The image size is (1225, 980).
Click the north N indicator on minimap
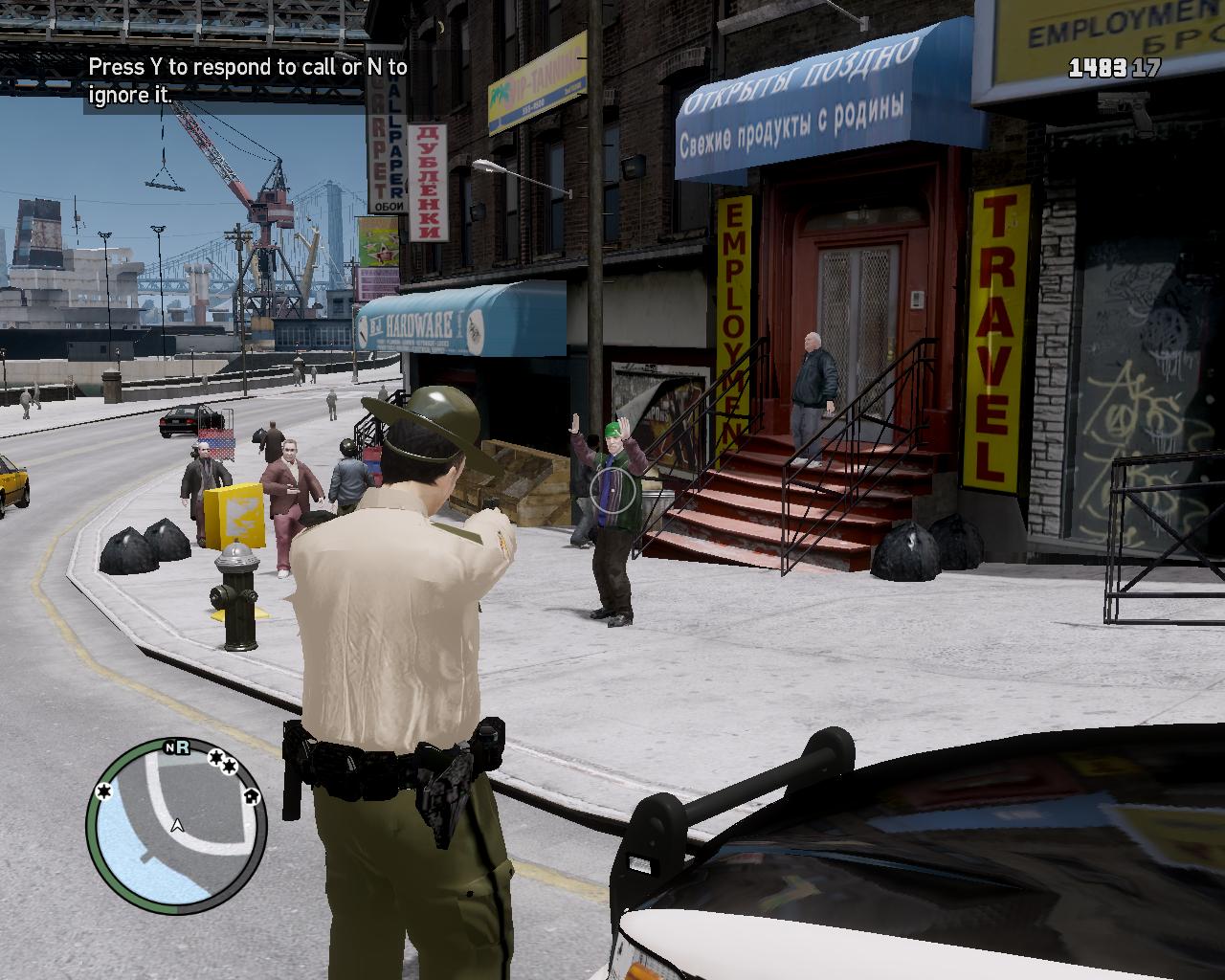point(170,748)
